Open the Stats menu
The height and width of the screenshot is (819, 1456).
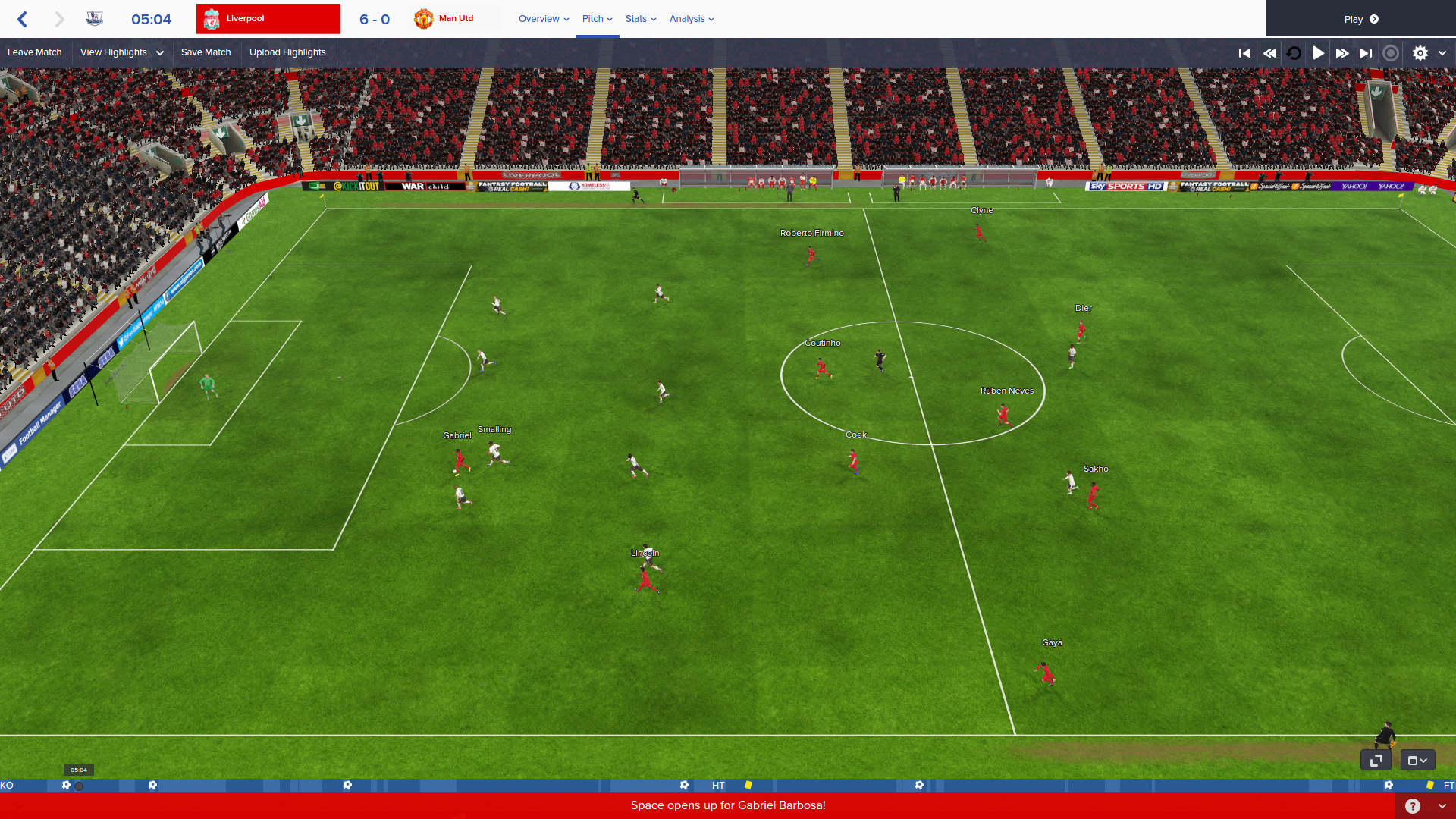point(641,19)
